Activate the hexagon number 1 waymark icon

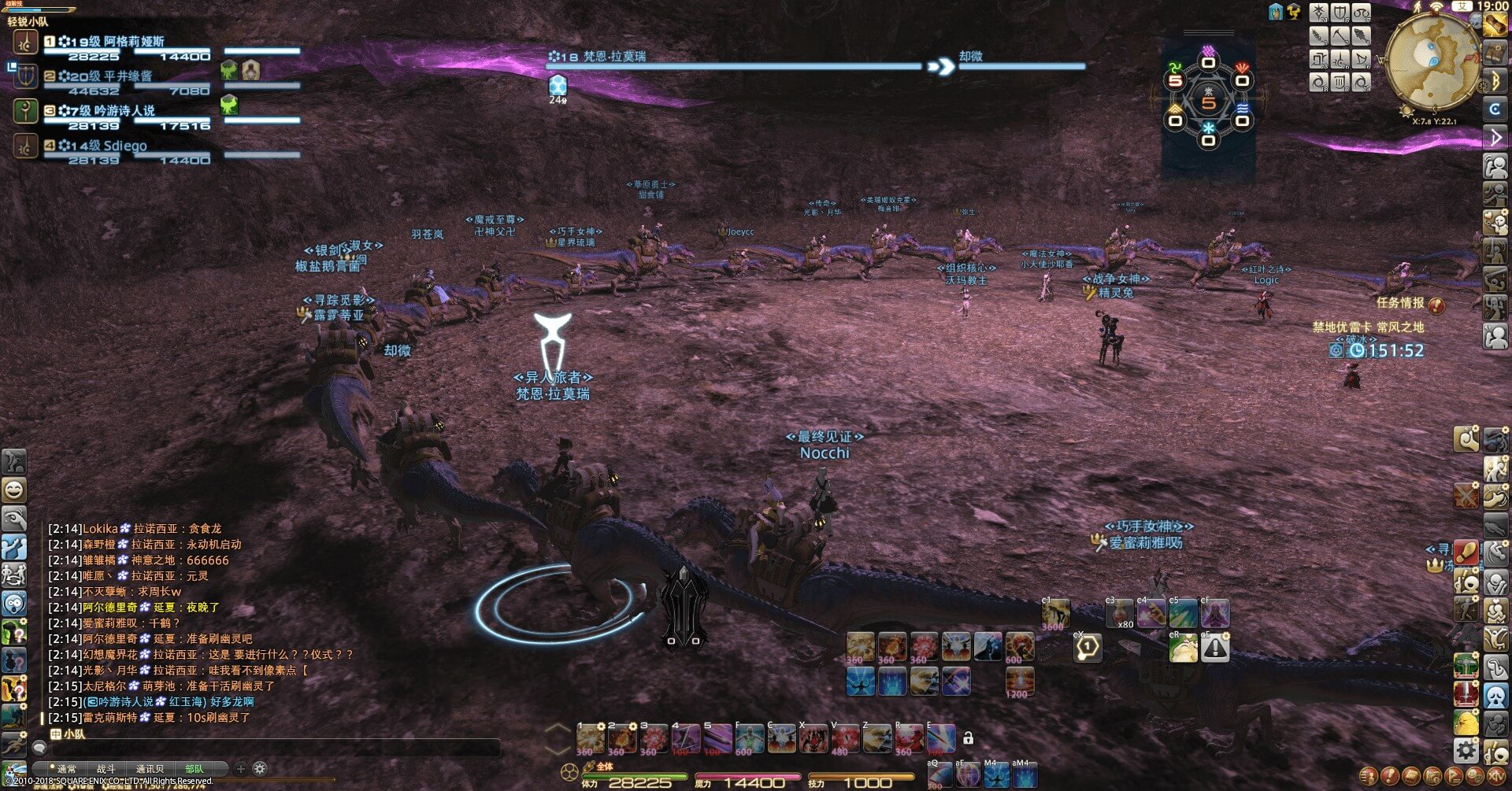click(x=1088, y=648)
